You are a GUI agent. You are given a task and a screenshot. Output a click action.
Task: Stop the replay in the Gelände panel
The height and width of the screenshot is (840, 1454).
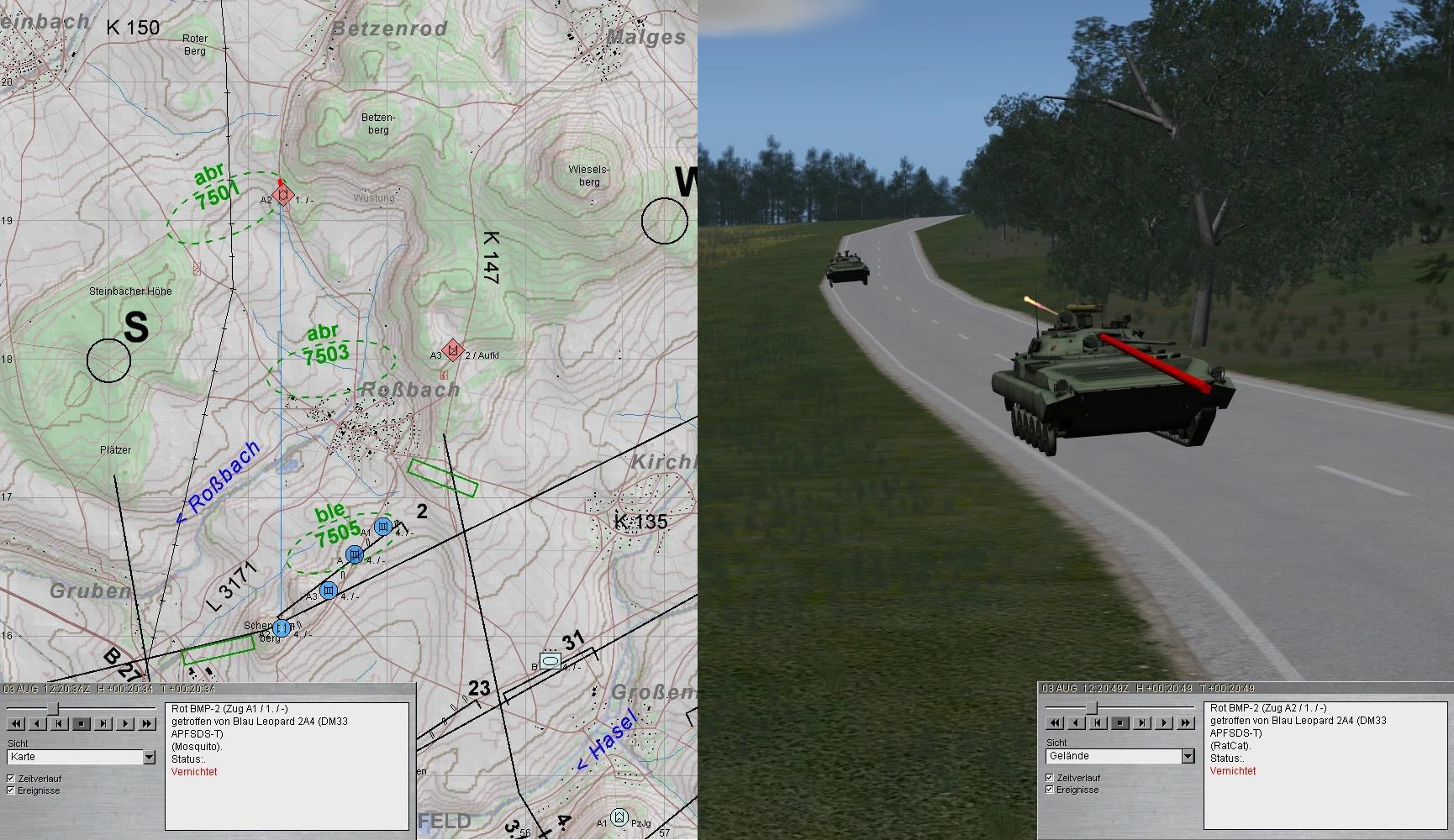(x=1120, y=722)
